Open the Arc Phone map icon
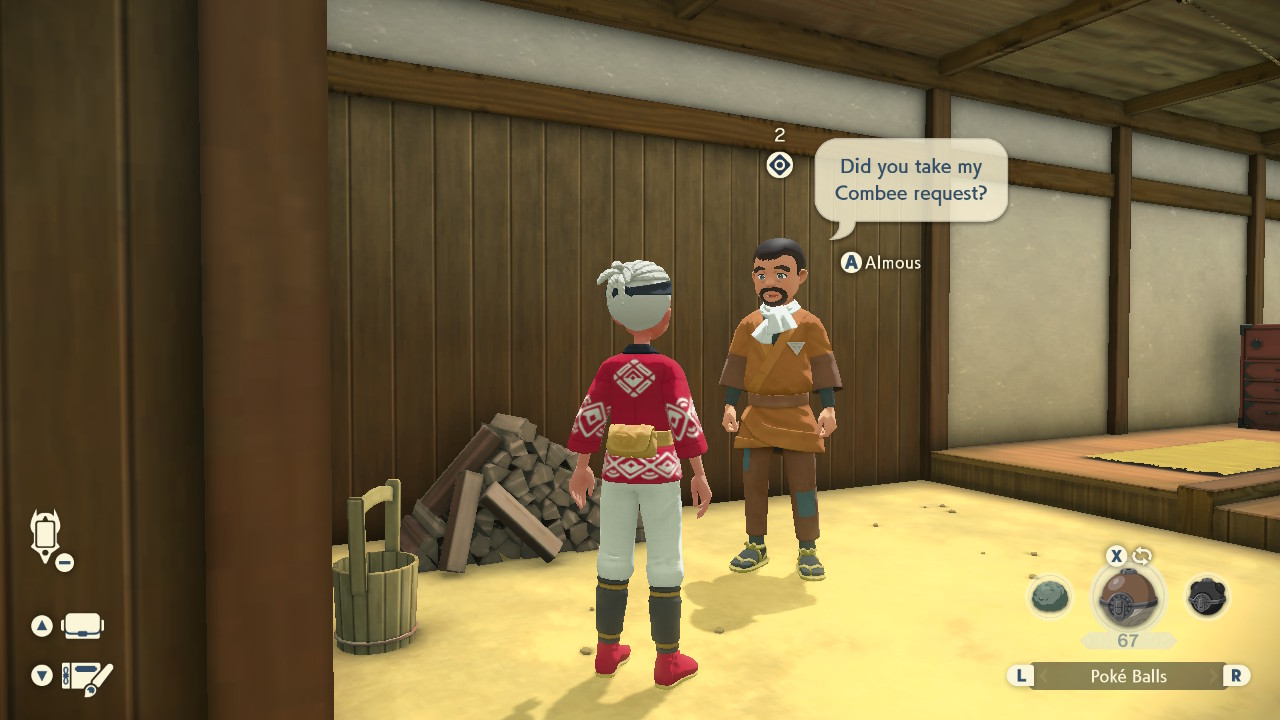This screenshot has width=1280, height=720. click(x=46, y=536)
